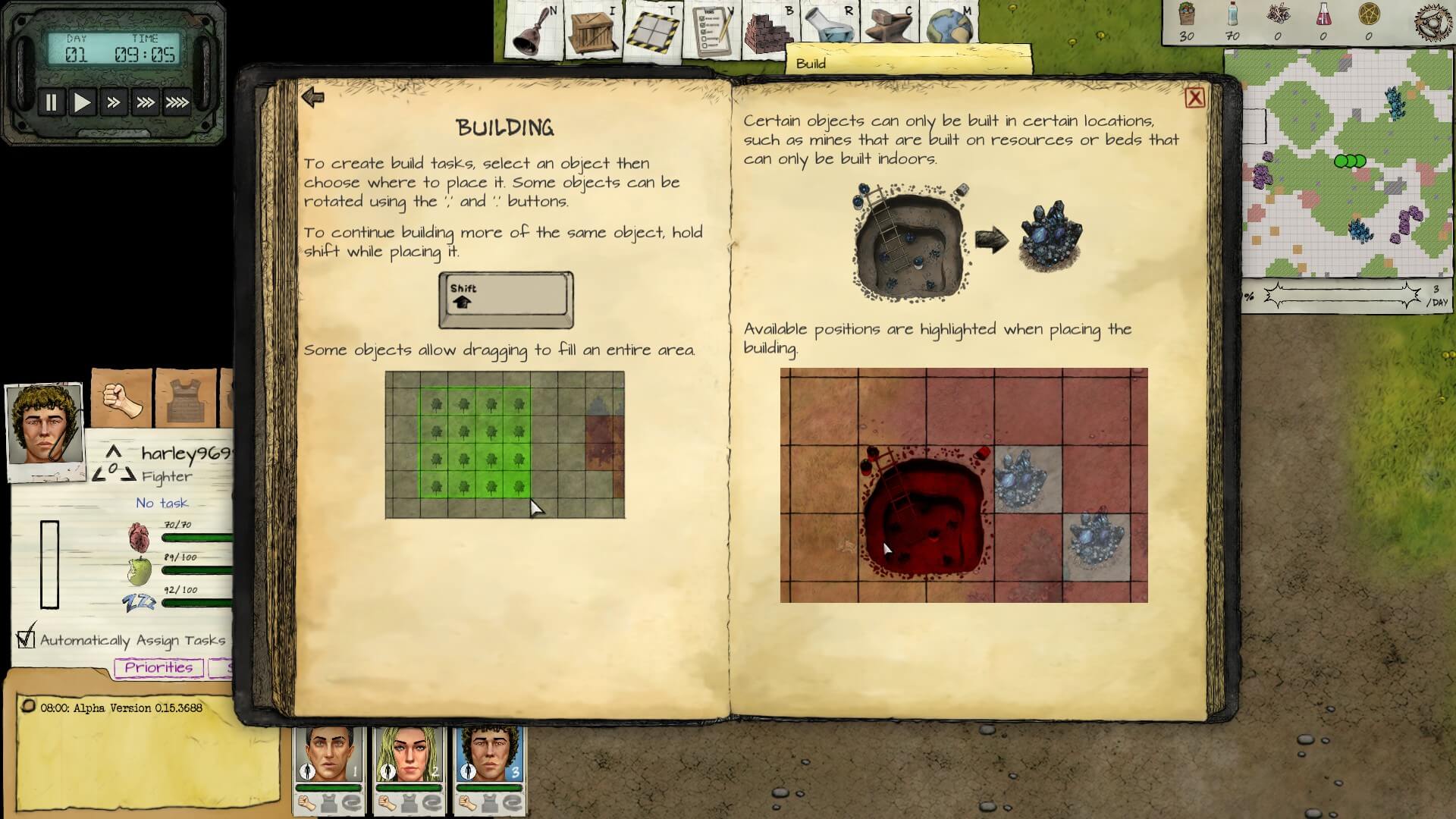Select the blonde survivor portrait
The image size is (1456, 819).
pos(409,755)
